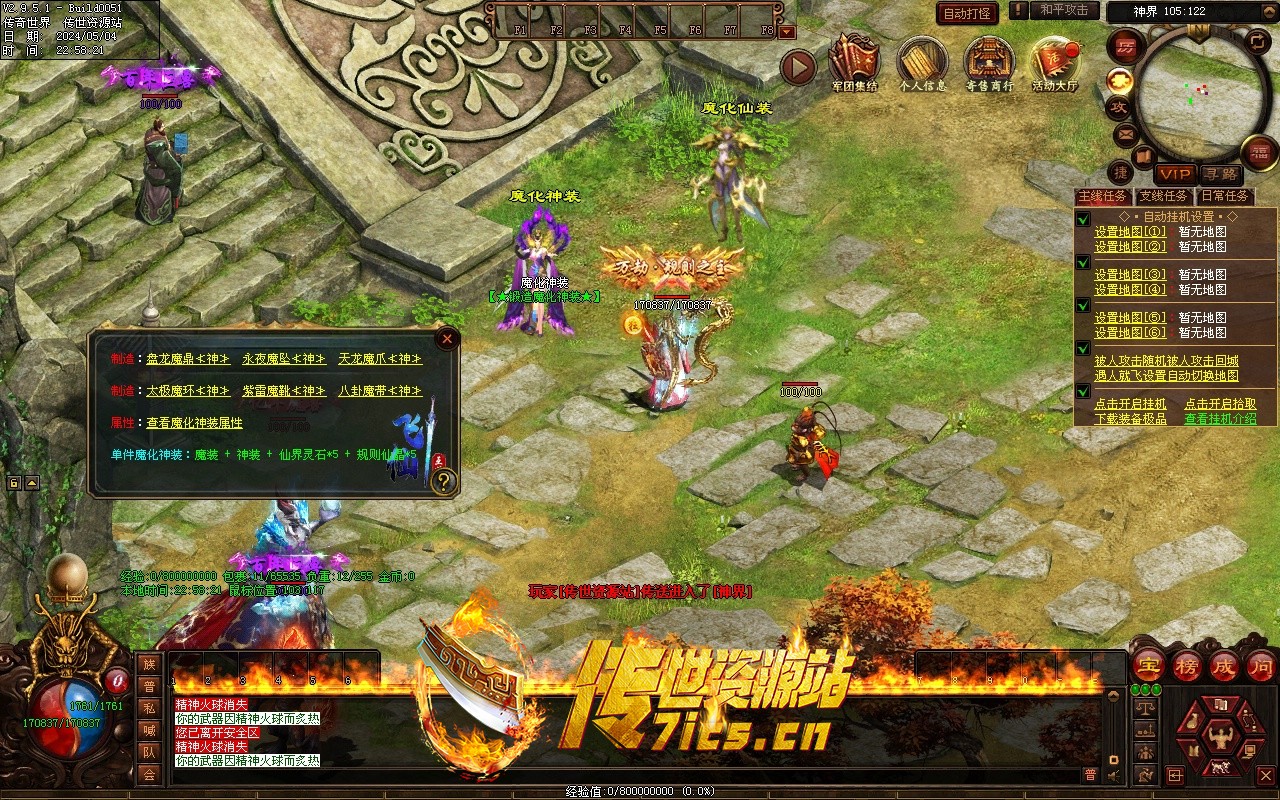1280x800 pixels.
Task: Select the 喊 shout chat channel
Action: coord(149,729)
